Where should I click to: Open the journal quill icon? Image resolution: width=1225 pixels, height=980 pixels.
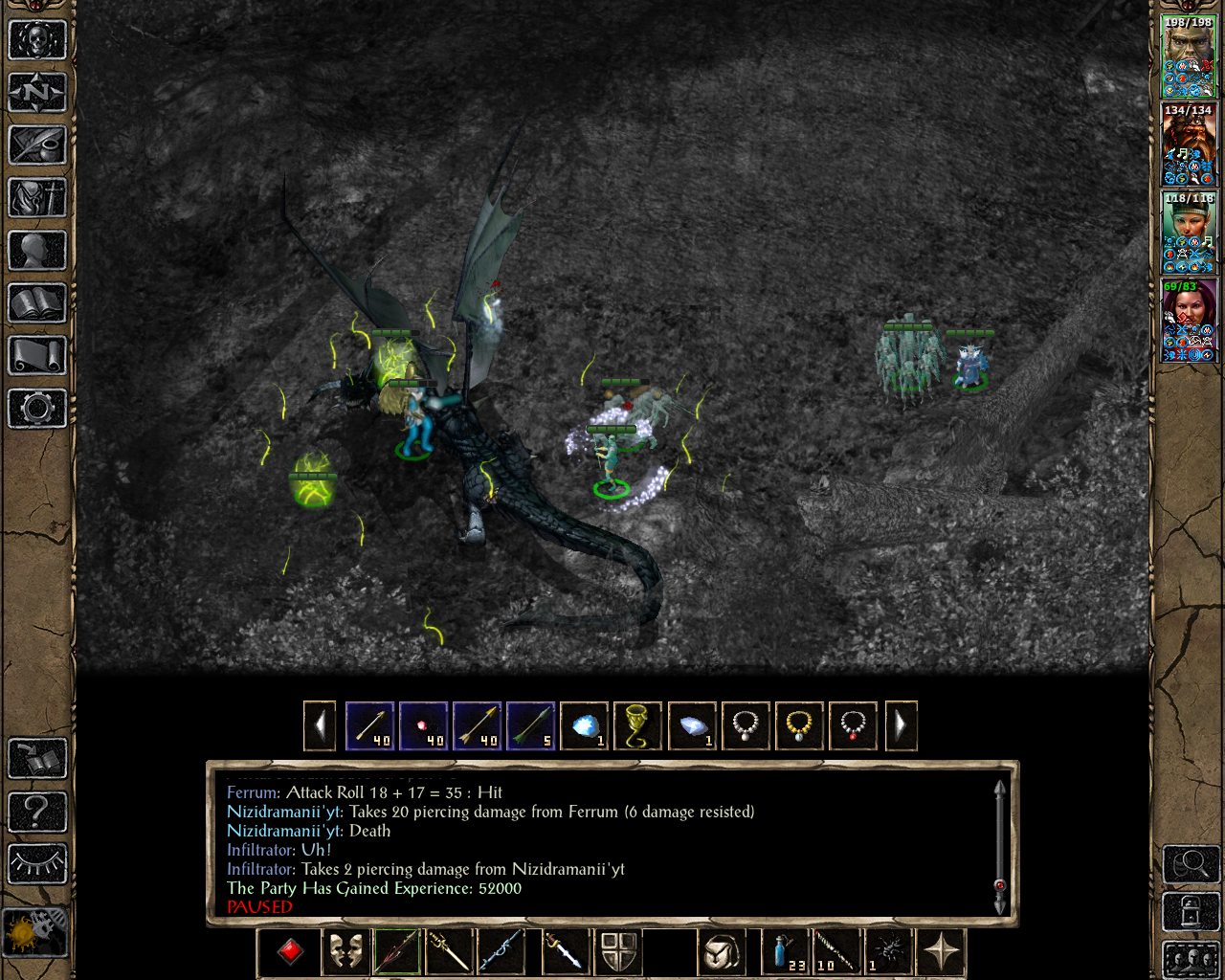[36, 145]
